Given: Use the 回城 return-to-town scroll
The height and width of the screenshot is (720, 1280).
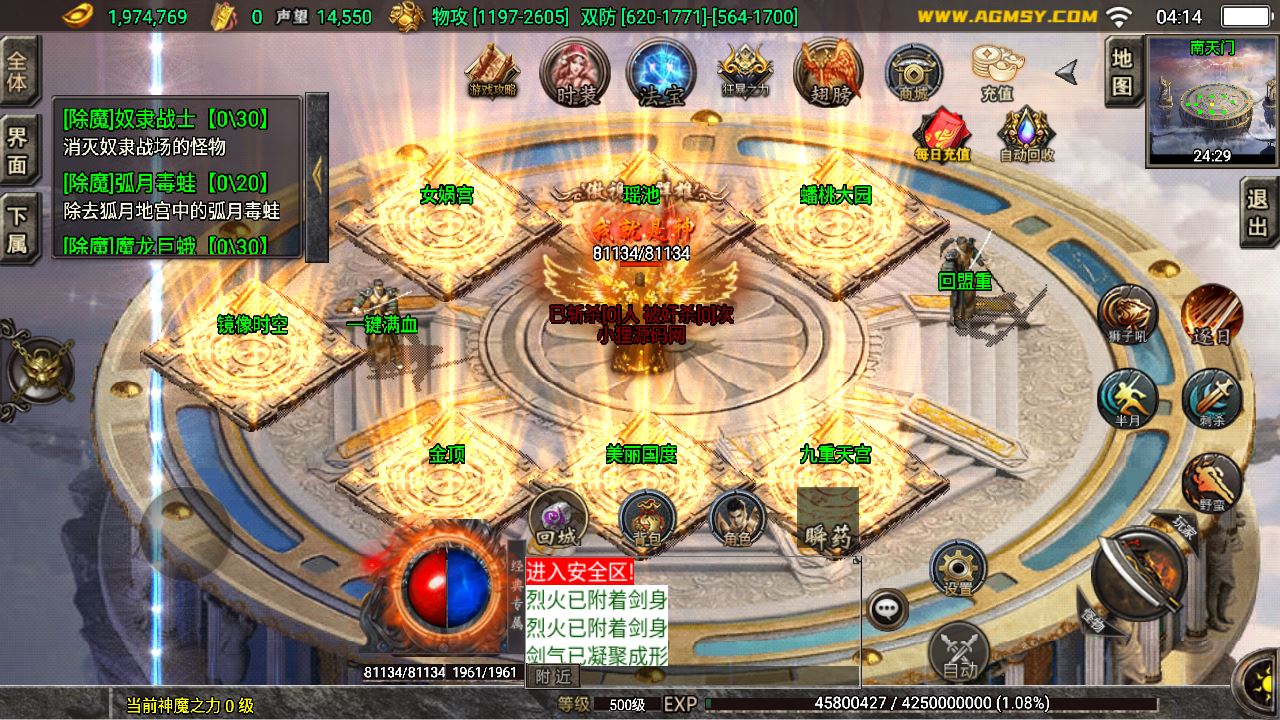Looking at the screenshot, I should click(556, 519).
